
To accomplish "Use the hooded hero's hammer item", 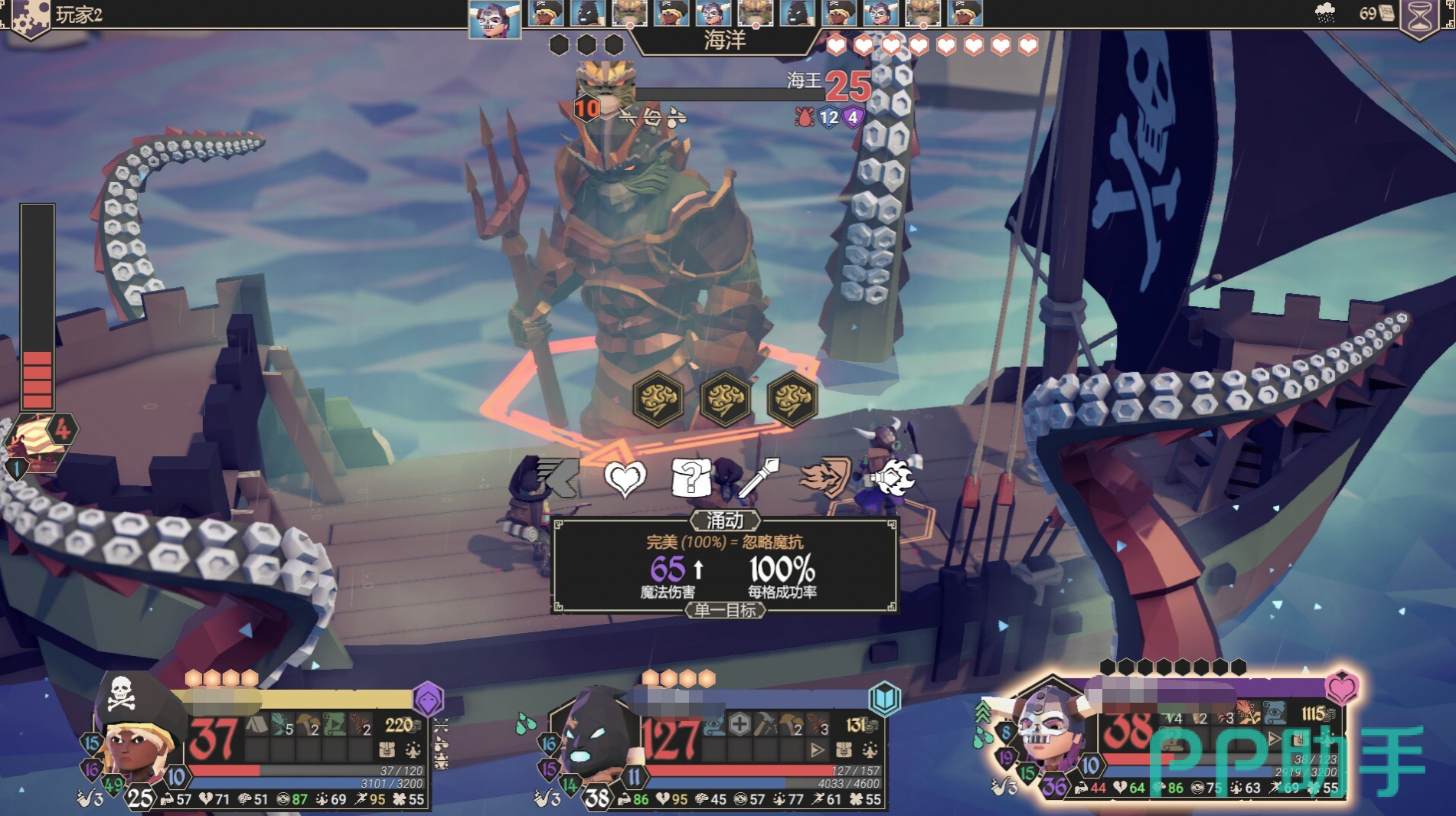I will pos(765,724).
